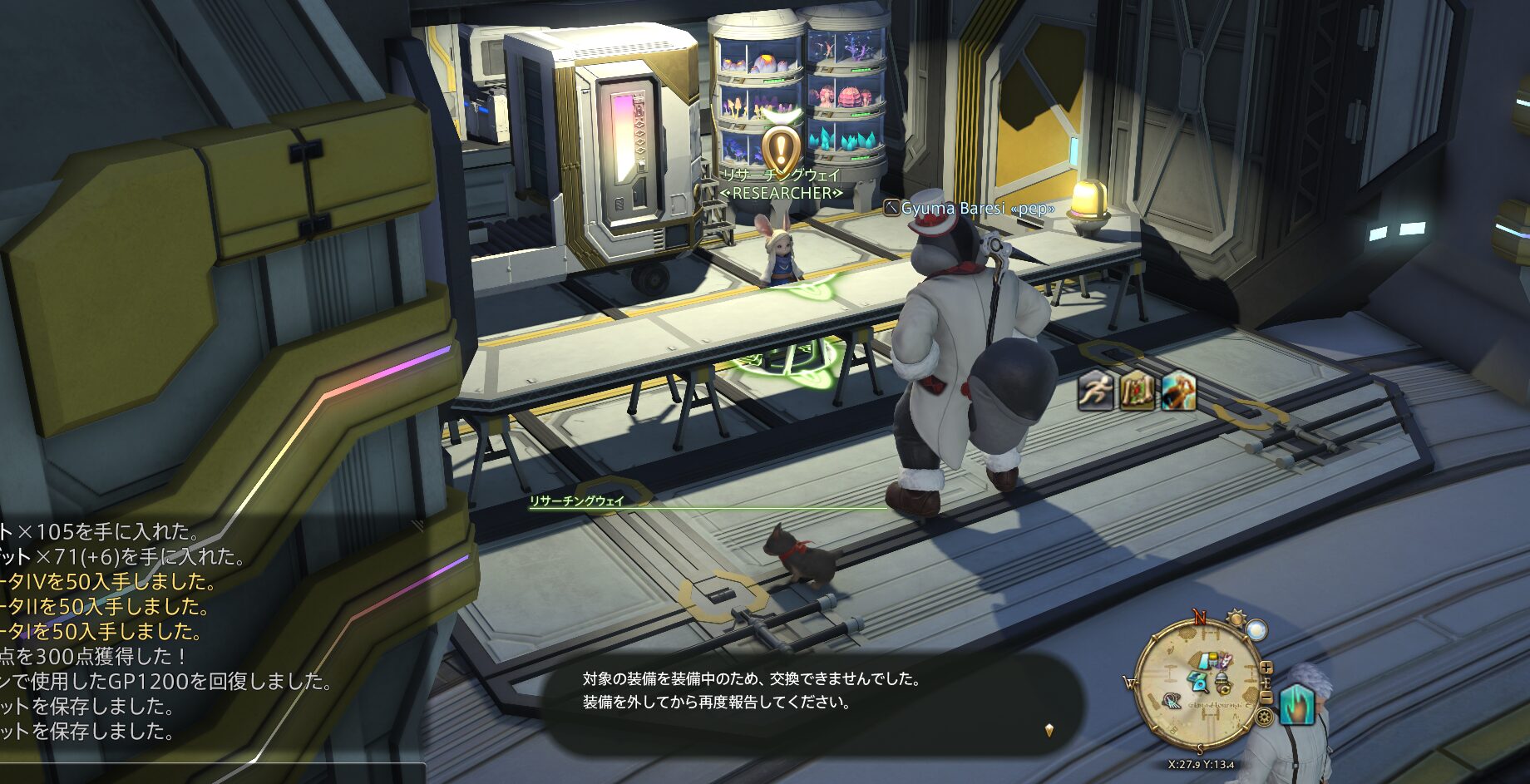The height and width of the screenshot is (784, 1530).
Task: Select the green glowing hand status icon
Action: (1296, 704)
